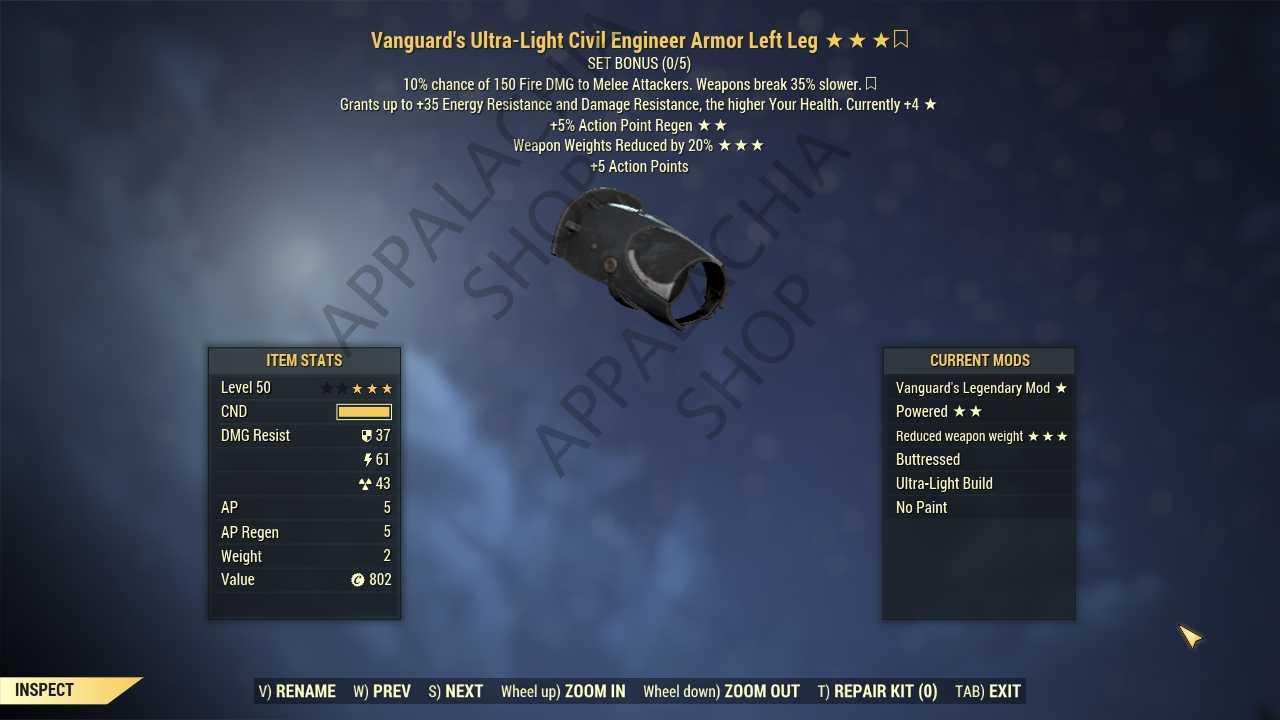Image resolution: width=1280 pixels, height=720 pixels.
Task: Go to the PREV item
Action: [x=382, y=691]
